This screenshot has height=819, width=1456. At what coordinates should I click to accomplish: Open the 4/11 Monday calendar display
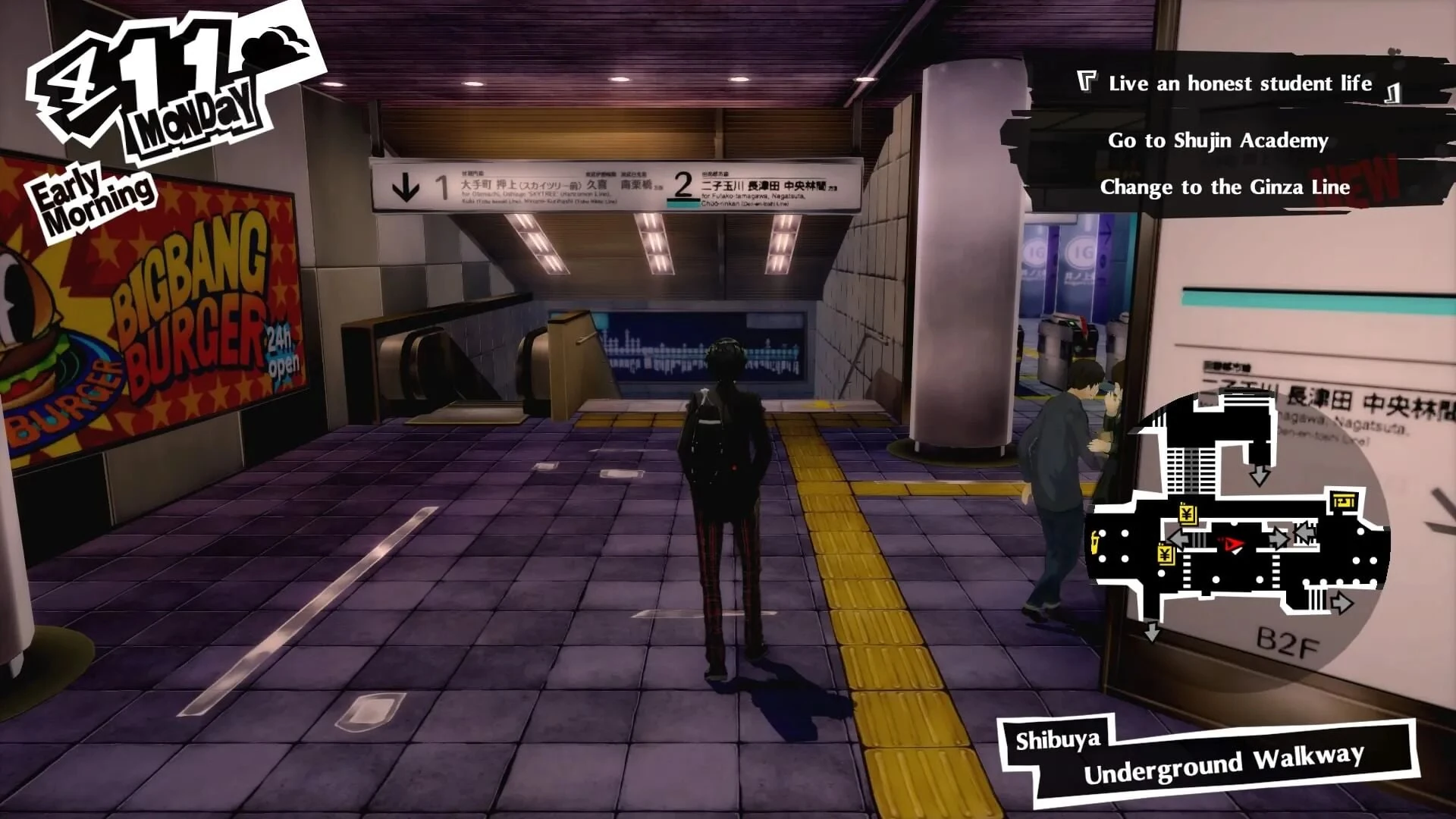point(152,83)
